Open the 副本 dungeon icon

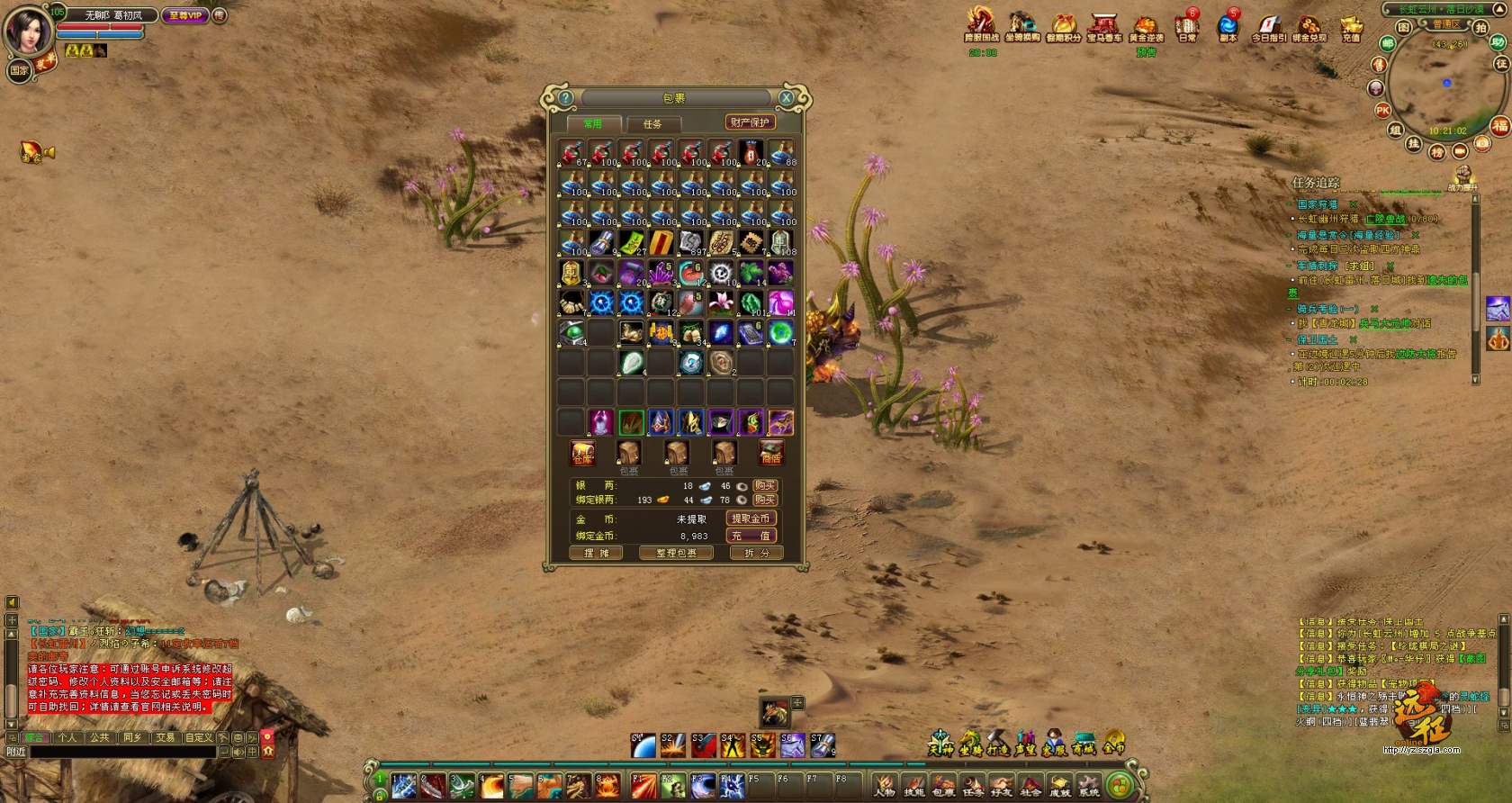click(1228, 26)
